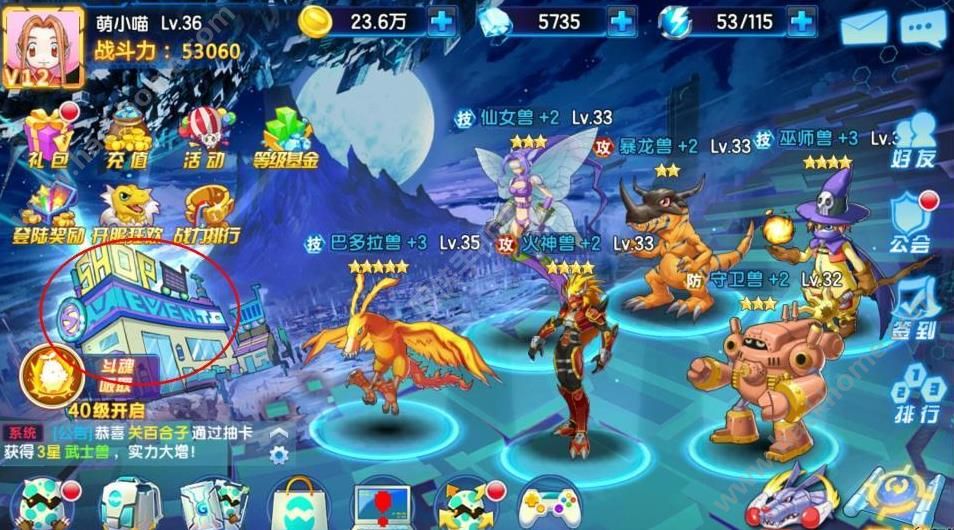Add gold coins with the plus button

pos(444,20)
